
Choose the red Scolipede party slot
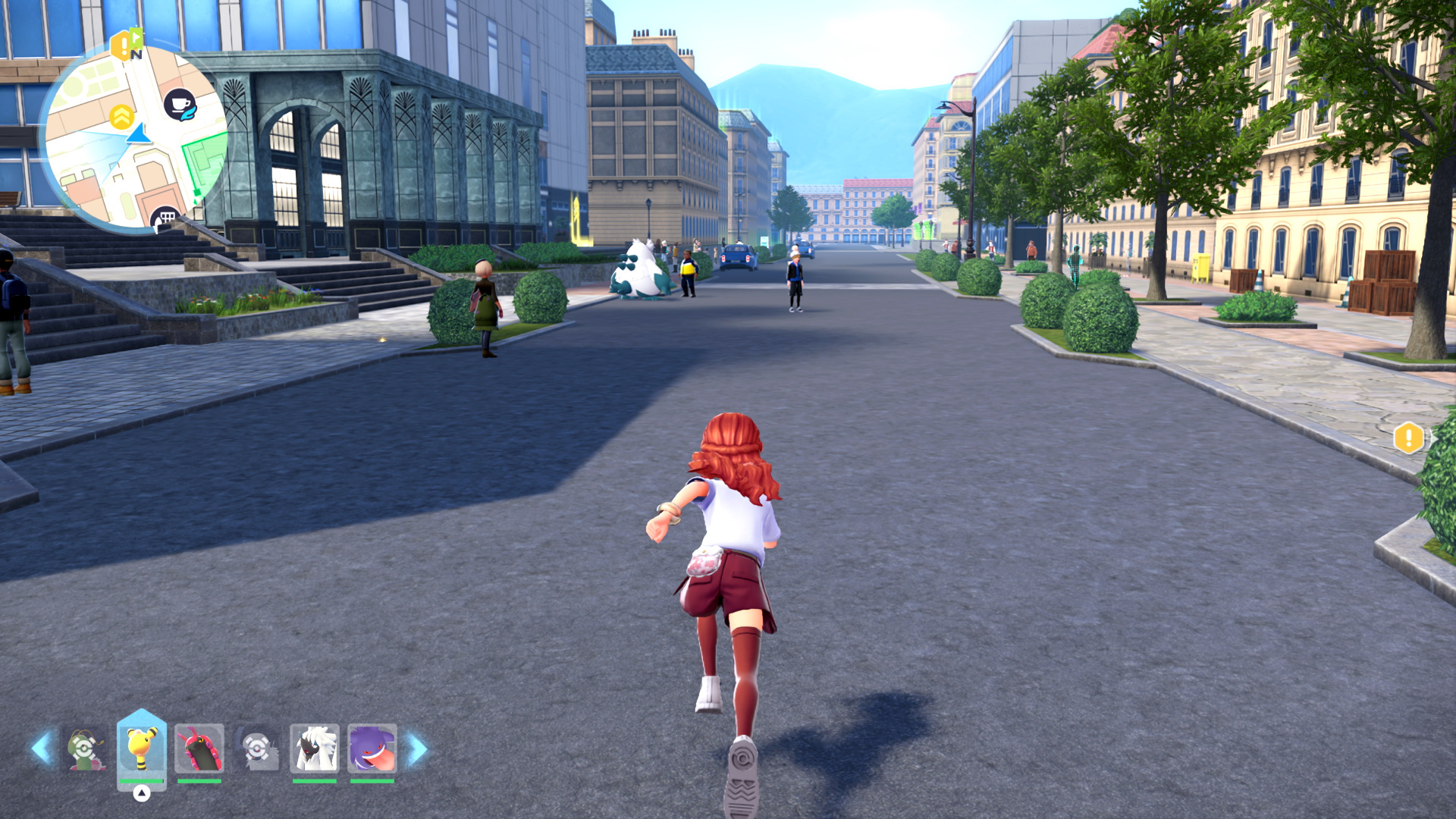199,748
